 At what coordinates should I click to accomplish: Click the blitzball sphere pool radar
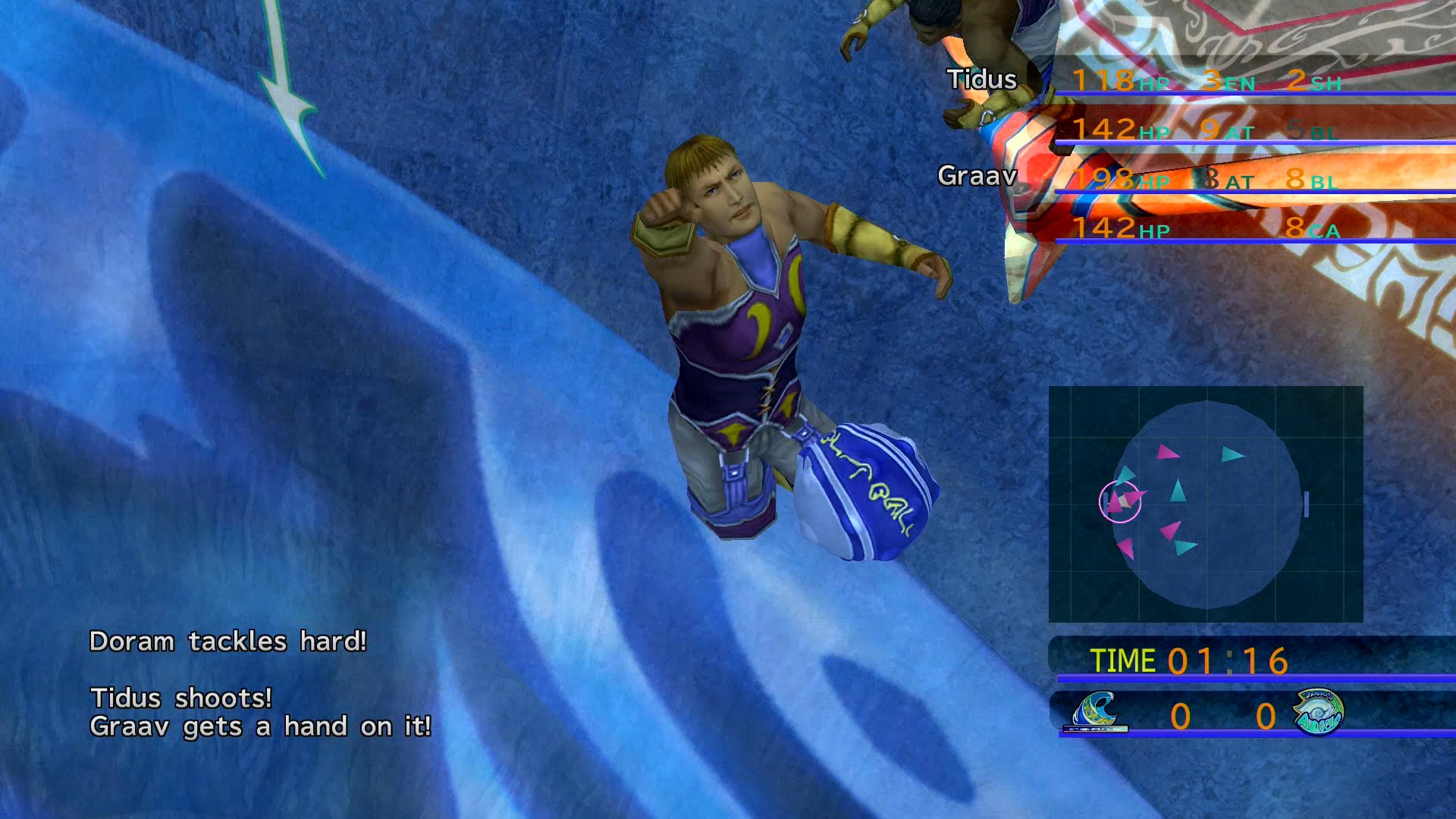click(x=1206, y=504)
